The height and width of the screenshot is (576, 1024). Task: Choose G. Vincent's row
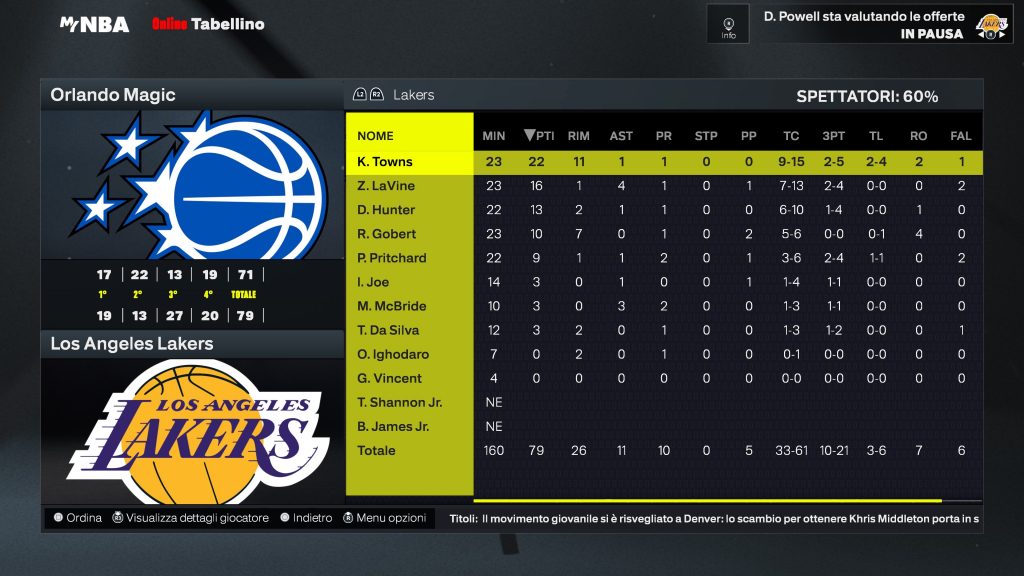pos(390,378)
